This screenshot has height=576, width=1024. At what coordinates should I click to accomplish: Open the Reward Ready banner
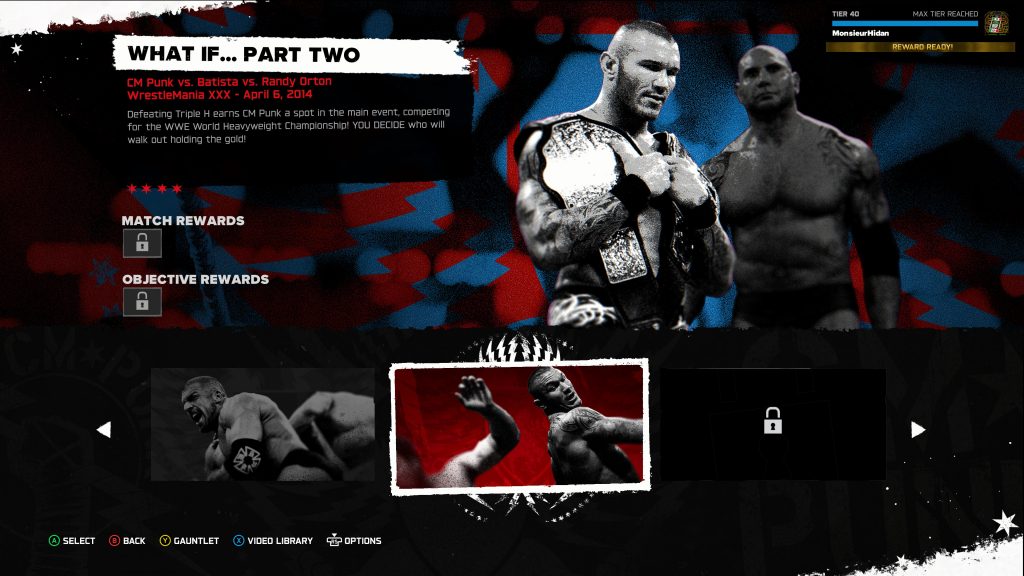[921, 47]
